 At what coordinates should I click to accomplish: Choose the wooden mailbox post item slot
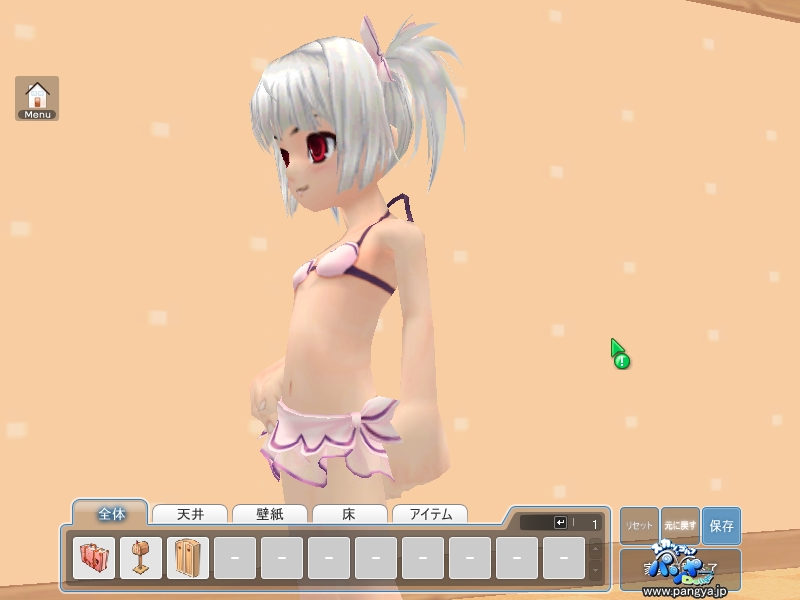click(141, 558)
